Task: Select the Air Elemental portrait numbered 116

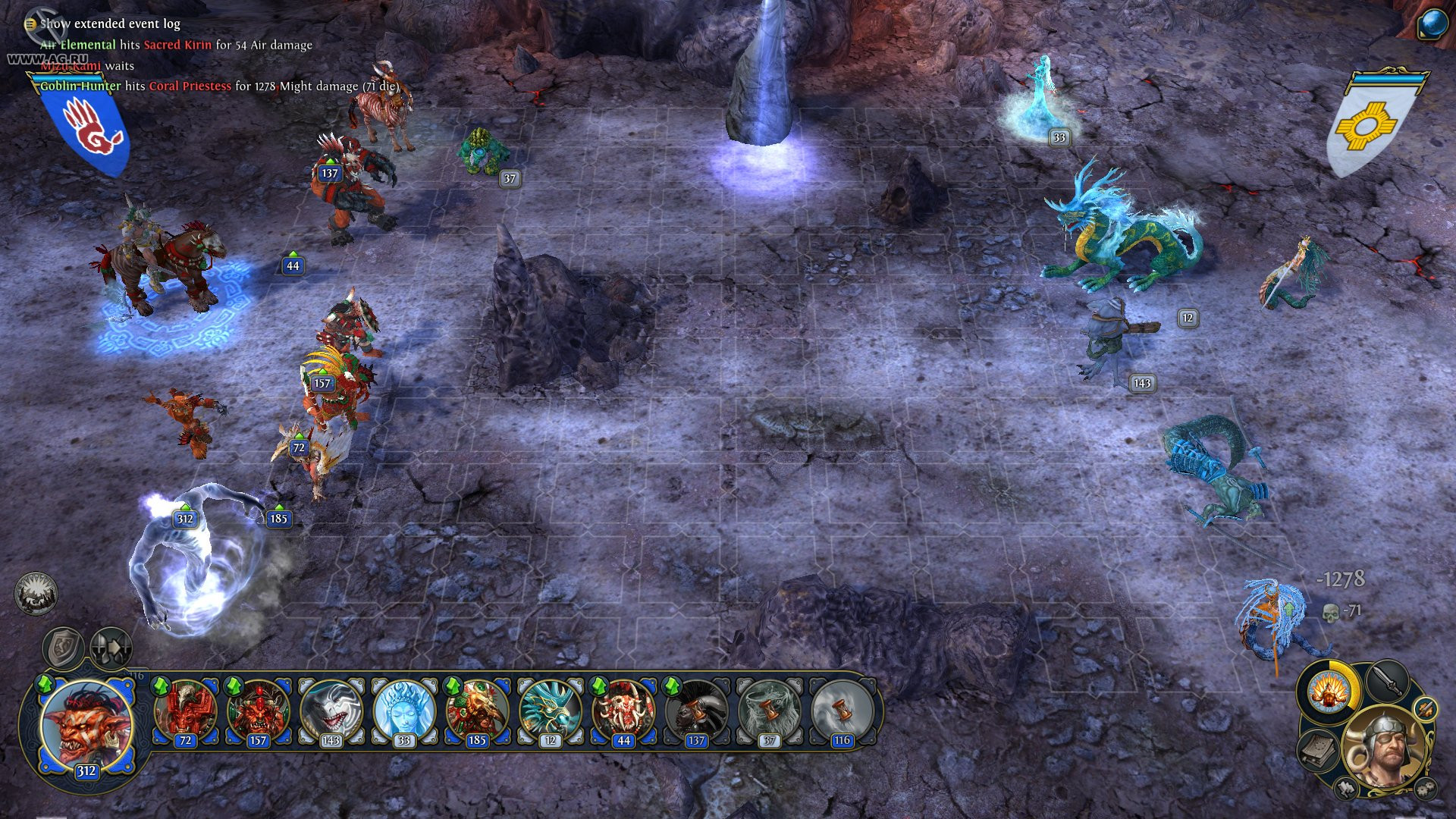Action: tap(841, 712)
